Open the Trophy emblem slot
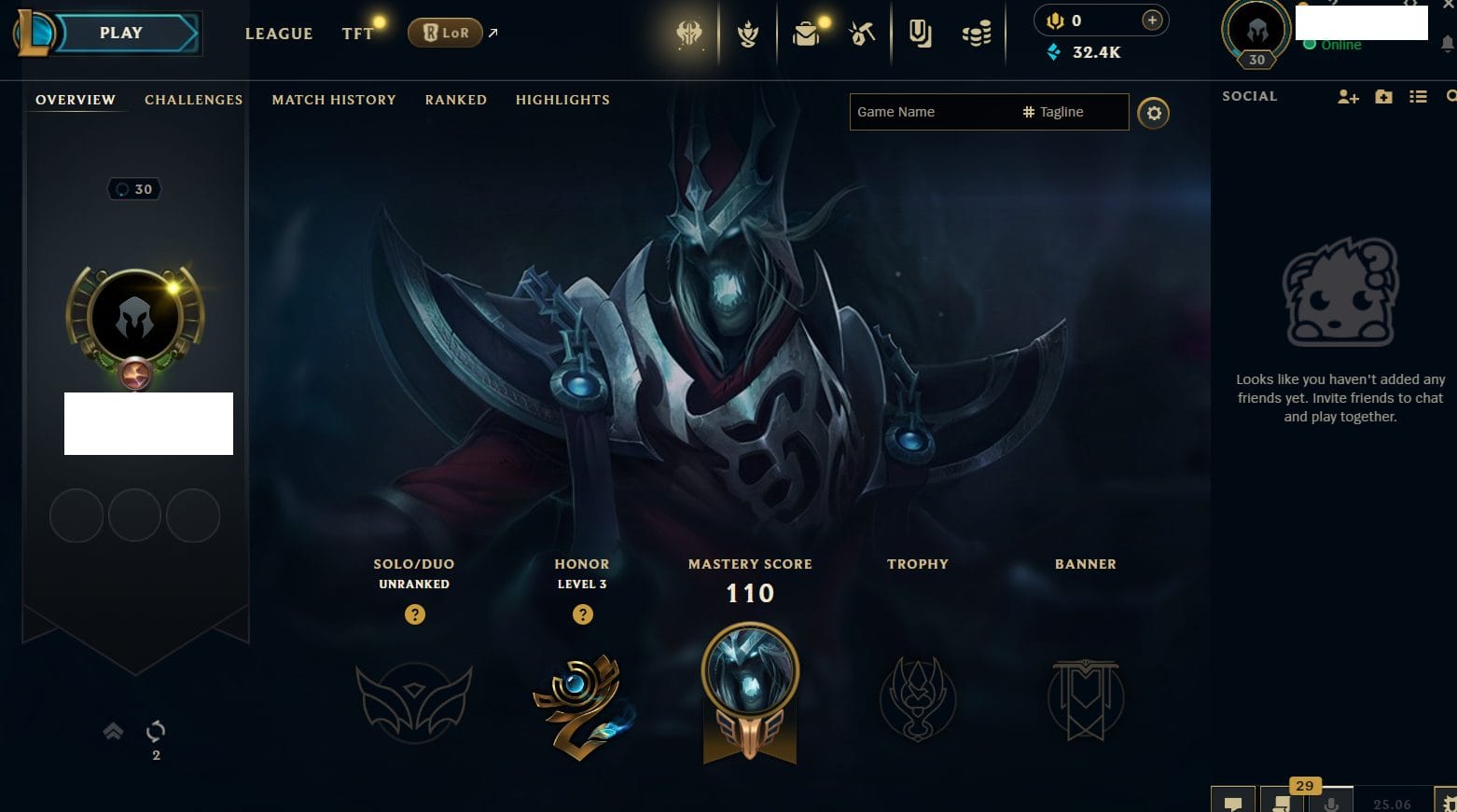 tap(918, 699)
